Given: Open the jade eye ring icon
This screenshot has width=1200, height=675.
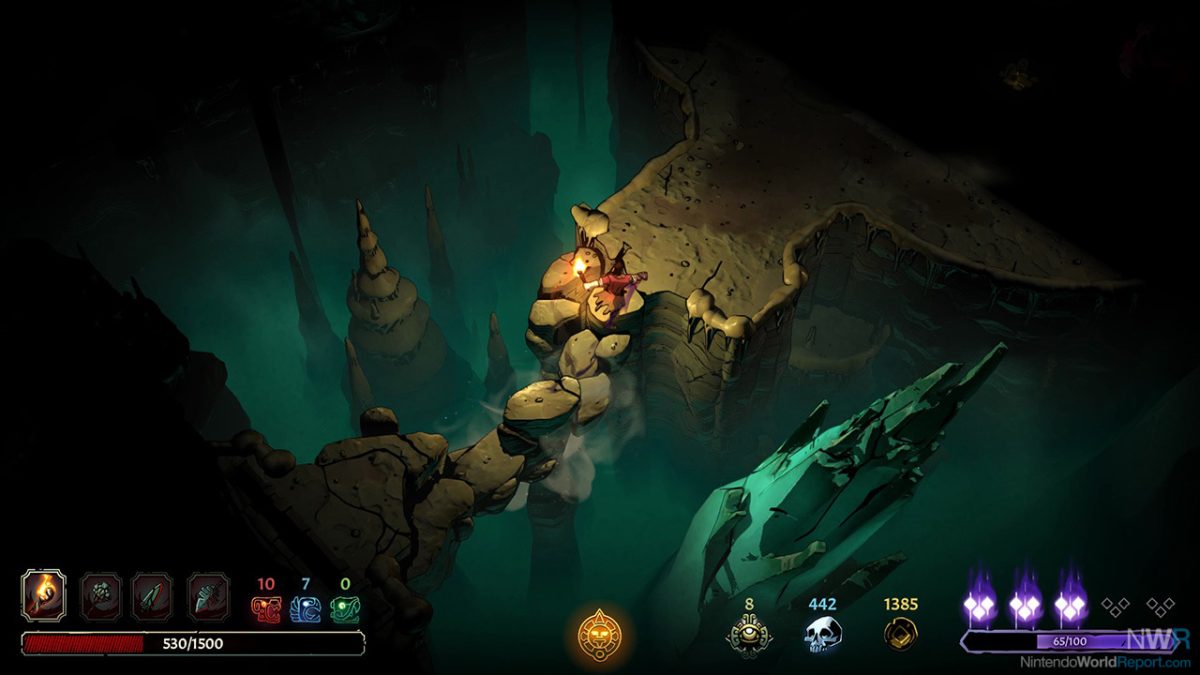Looking at the screenshot, I should click(x=747, y=635).
